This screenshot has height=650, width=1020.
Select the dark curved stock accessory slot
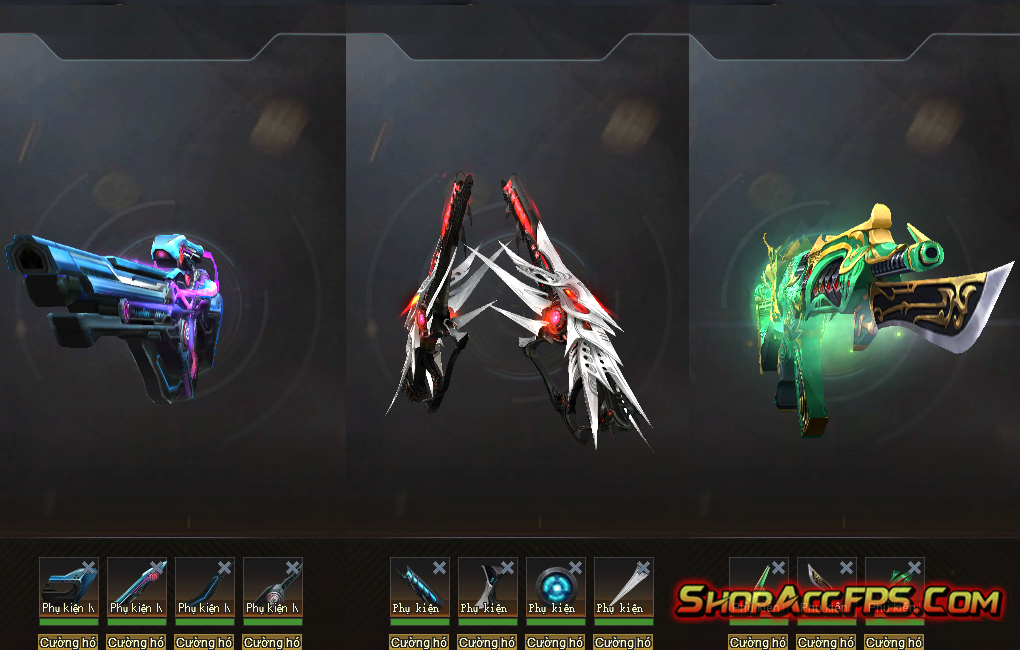click(x=204, y=587)
